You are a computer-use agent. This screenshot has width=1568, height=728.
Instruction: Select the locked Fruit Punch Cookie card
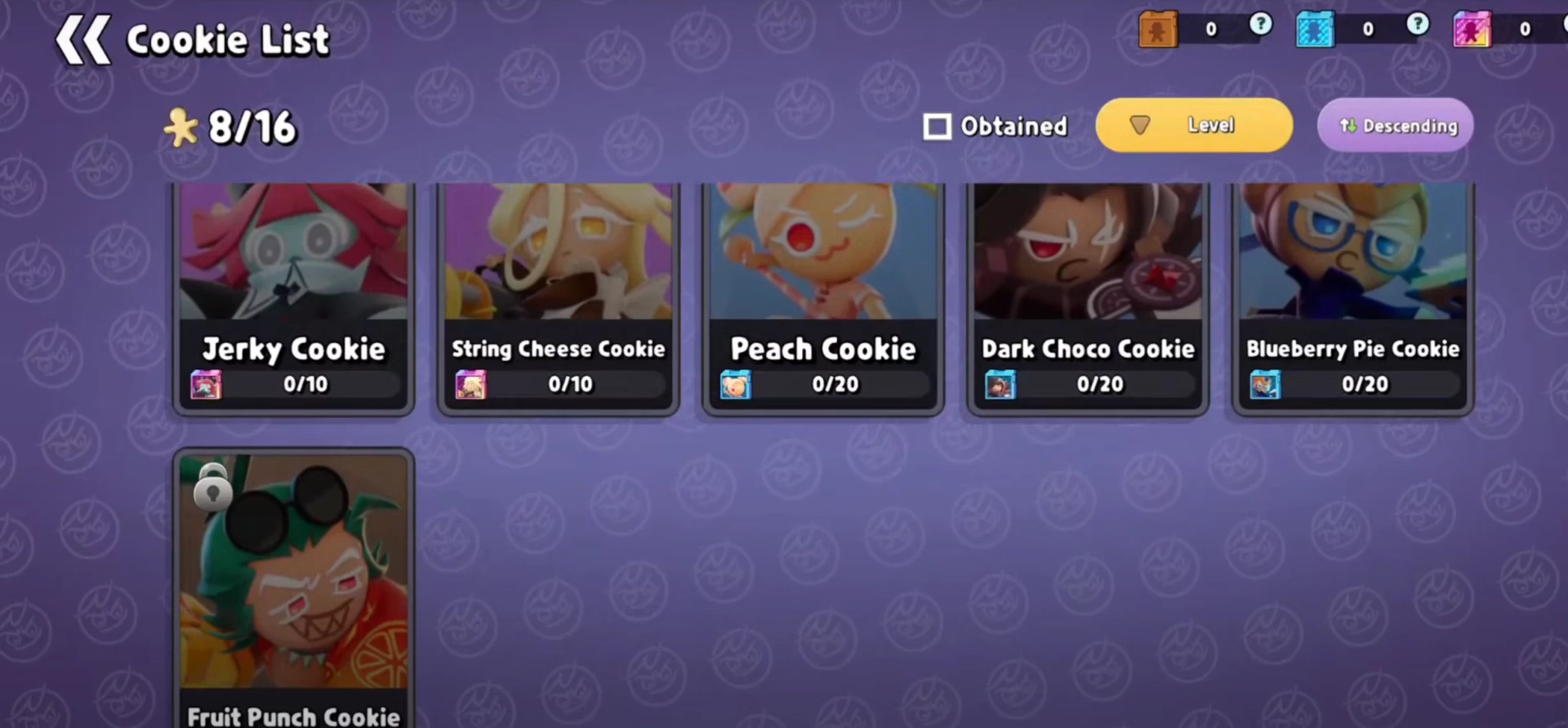point(294,588)
